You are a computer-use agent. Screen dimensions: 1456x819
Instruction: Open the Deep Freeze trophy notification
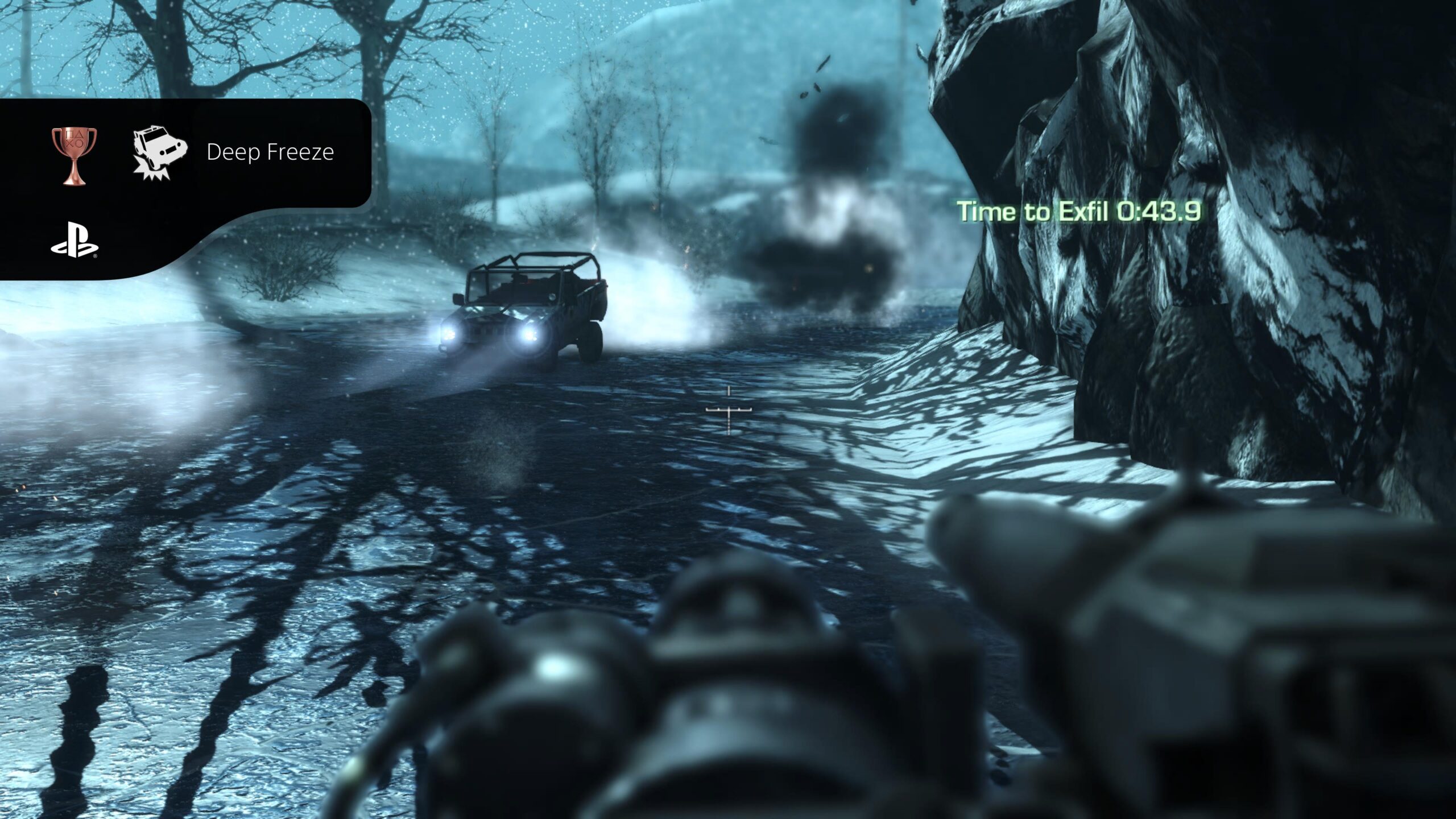[270, 152]
